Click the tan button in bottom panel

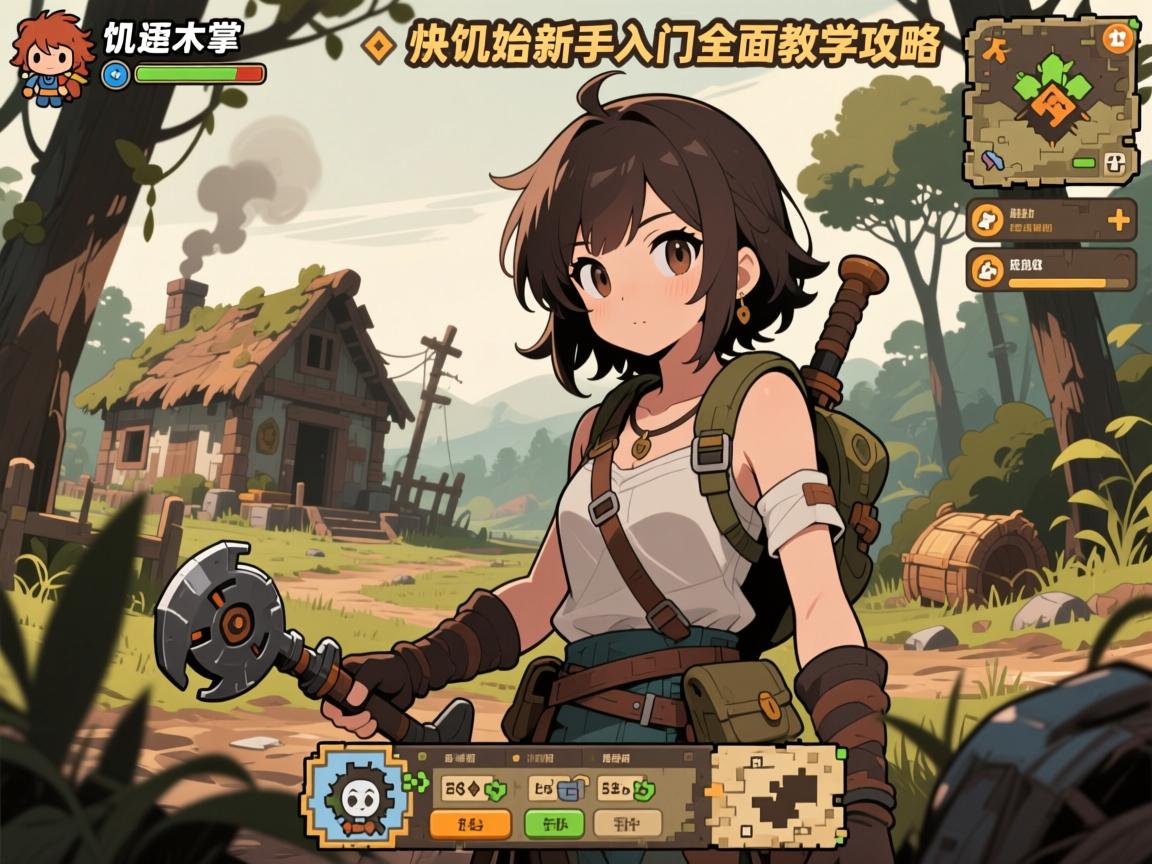click(x=627, y=825)
